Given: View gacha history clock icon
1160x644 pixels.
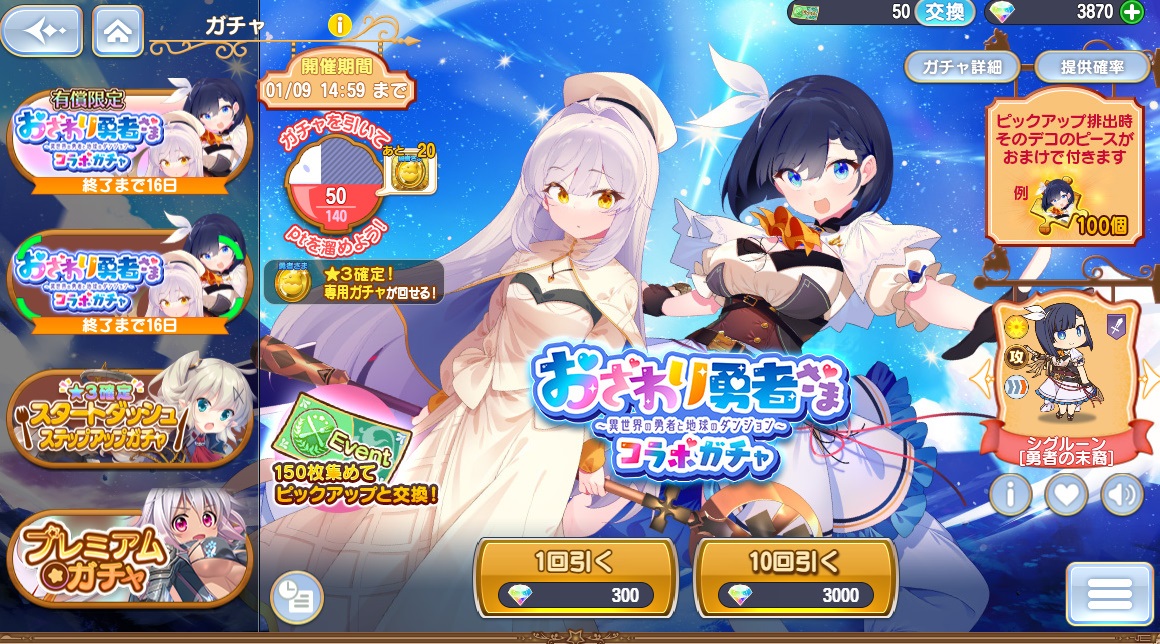Looking at the screenshot, I should (x=297, y=597).
